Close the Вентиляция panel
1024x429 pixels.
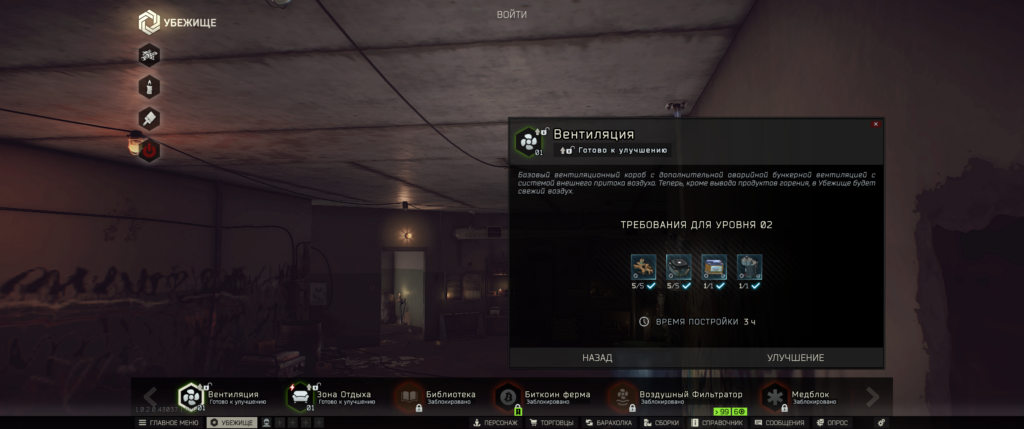876,124
